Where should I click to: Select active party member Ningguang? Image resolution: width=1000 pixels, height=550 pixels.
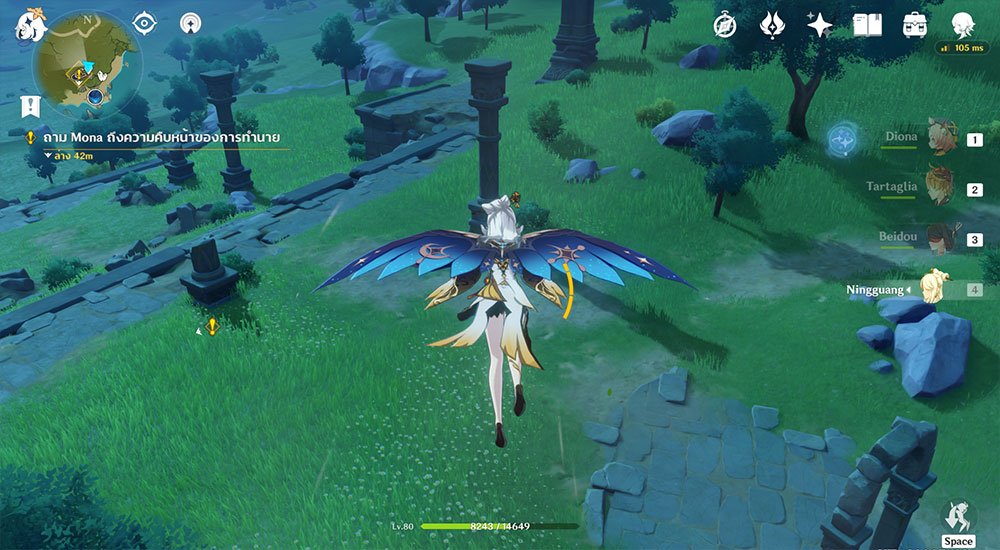pos(938,289)
